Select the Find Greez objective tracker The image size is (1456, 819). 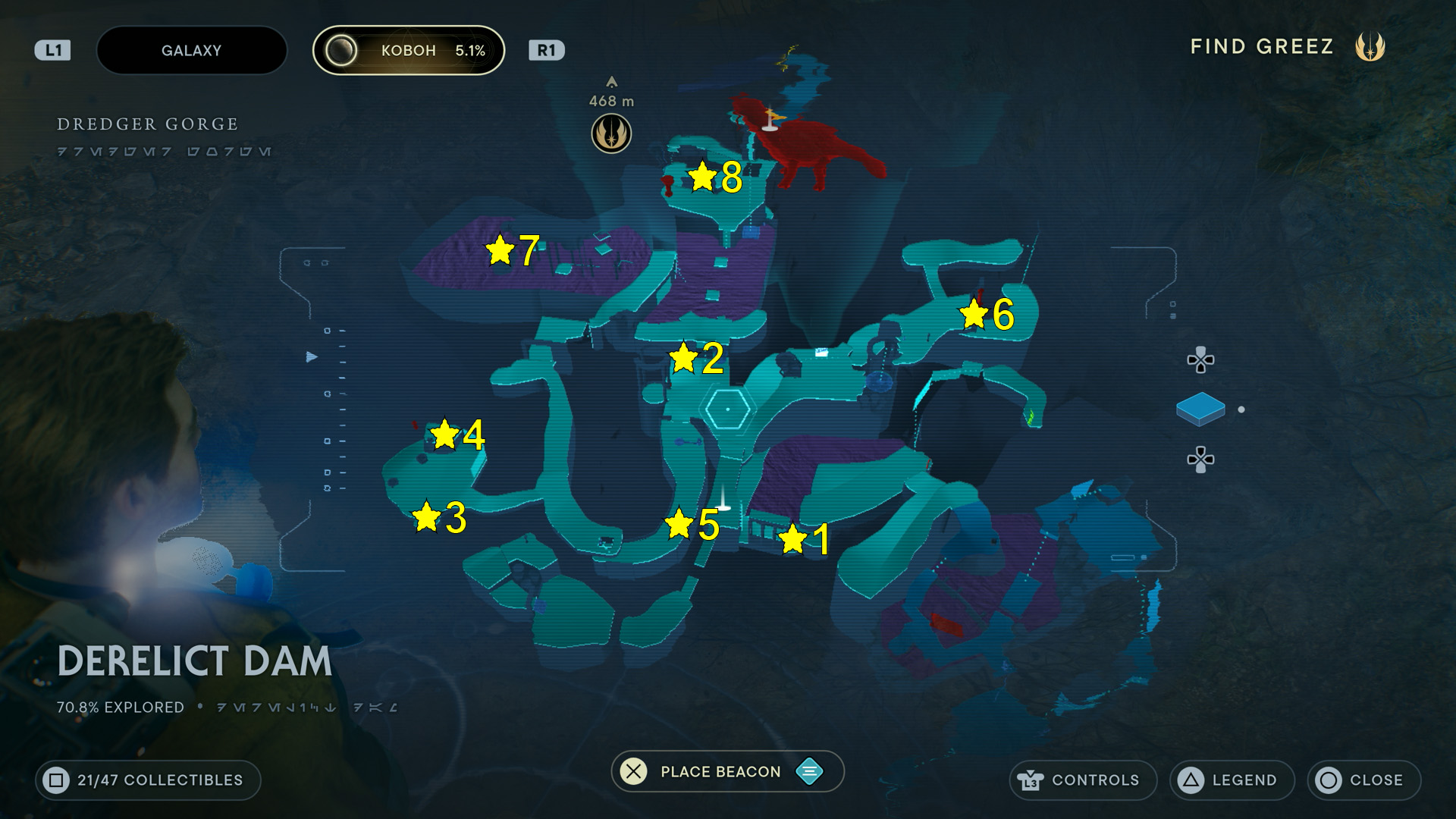pyautogui.click(x=1287, y=47)
